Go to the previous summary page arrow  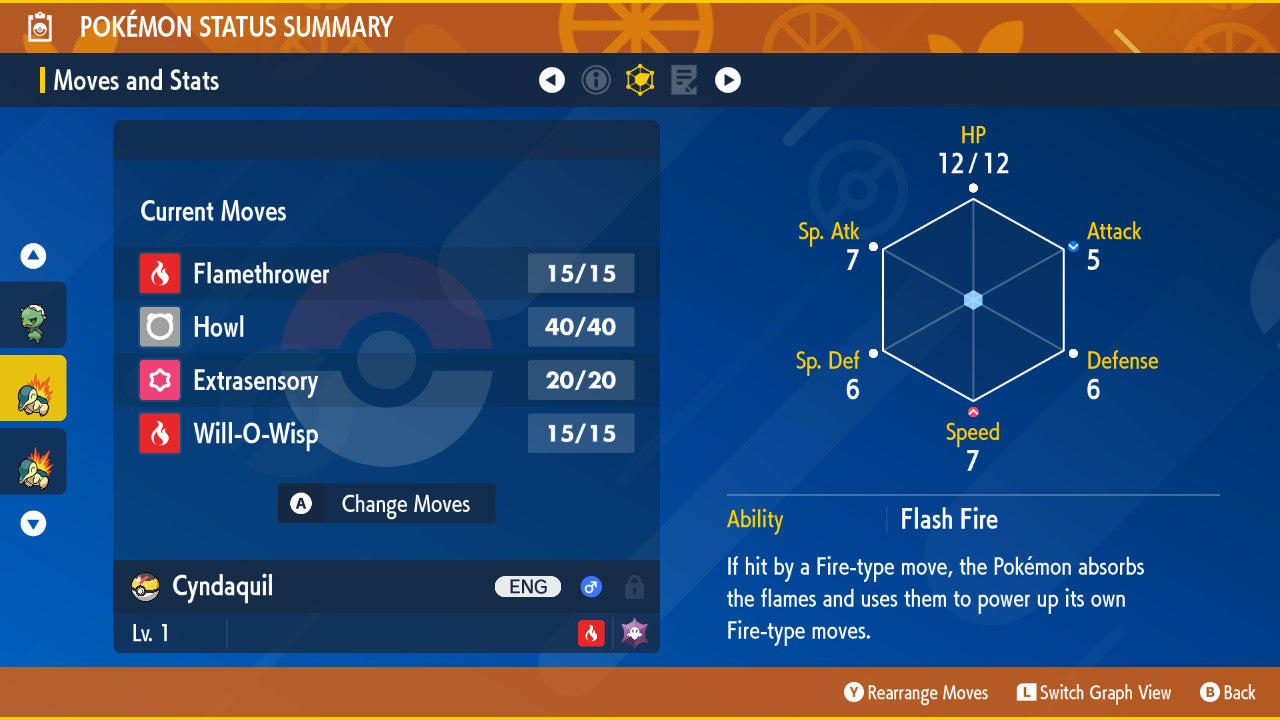pyautogui.click(x=552, y=80)
